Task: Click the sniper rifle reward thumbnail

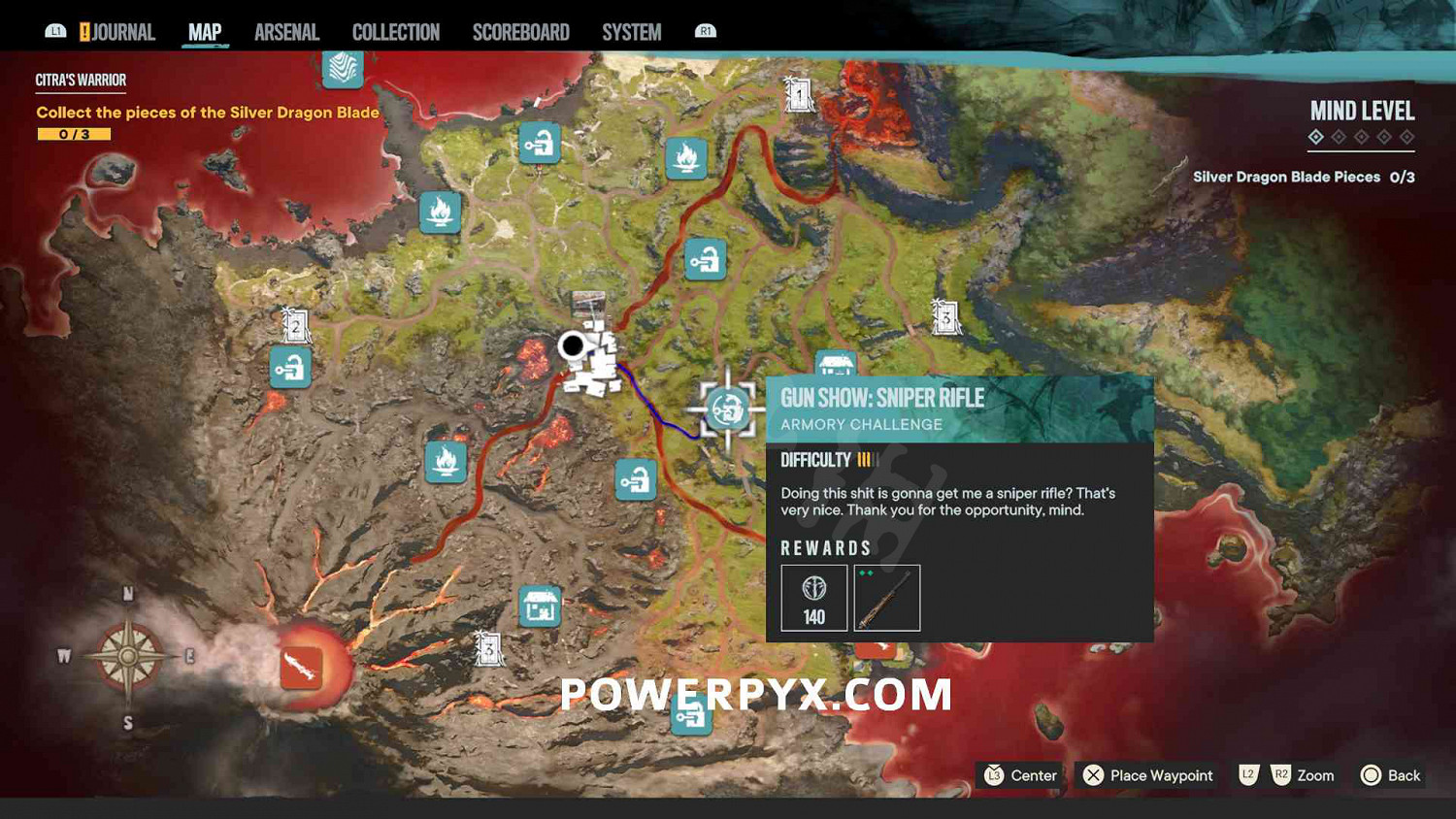Action: click(x=886, y=597)
